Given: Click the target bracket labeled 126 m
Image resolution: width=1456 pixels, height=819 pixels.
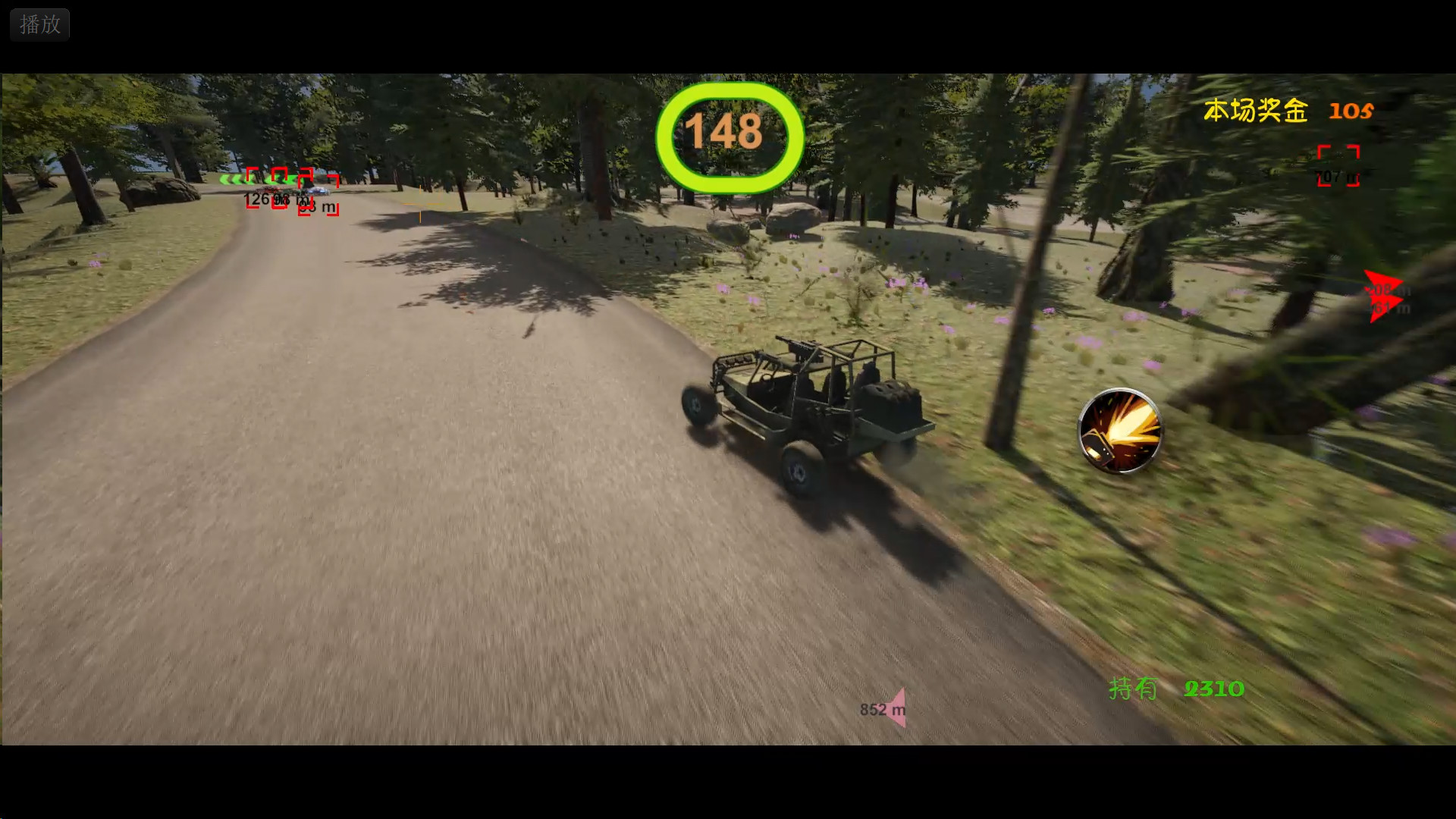Looking at the screenshot, I should pyautogui.click(x=253, y=188).
